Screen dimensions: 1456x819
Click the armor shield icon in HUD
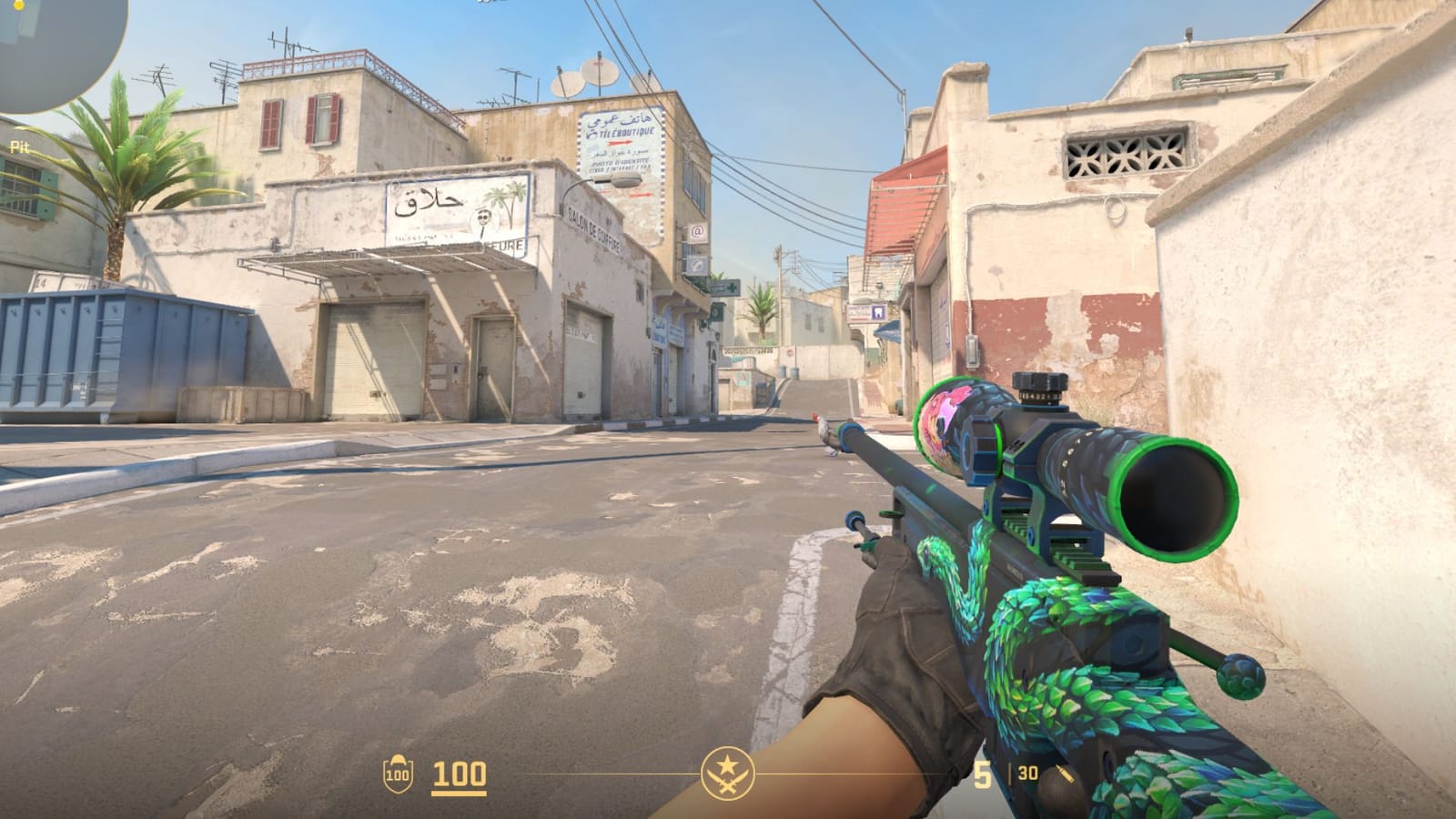pyautogui.click(x=398, y=775)
